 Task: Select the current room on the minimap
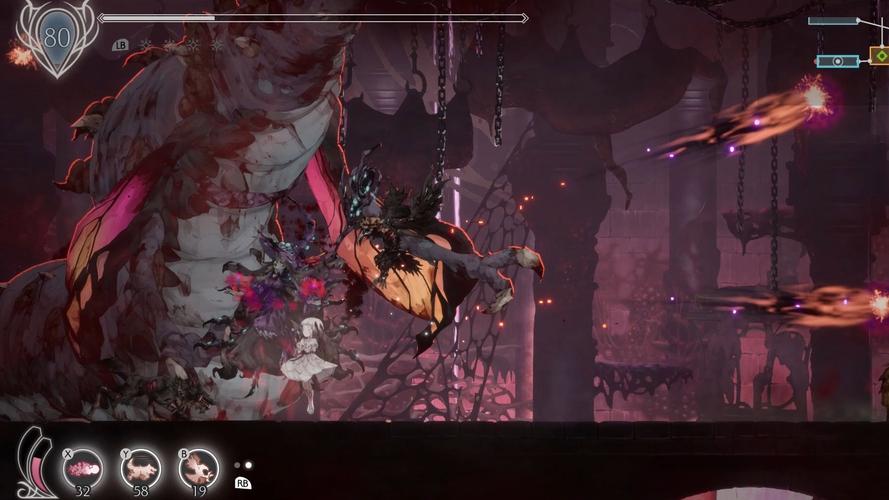click(837, 61)
